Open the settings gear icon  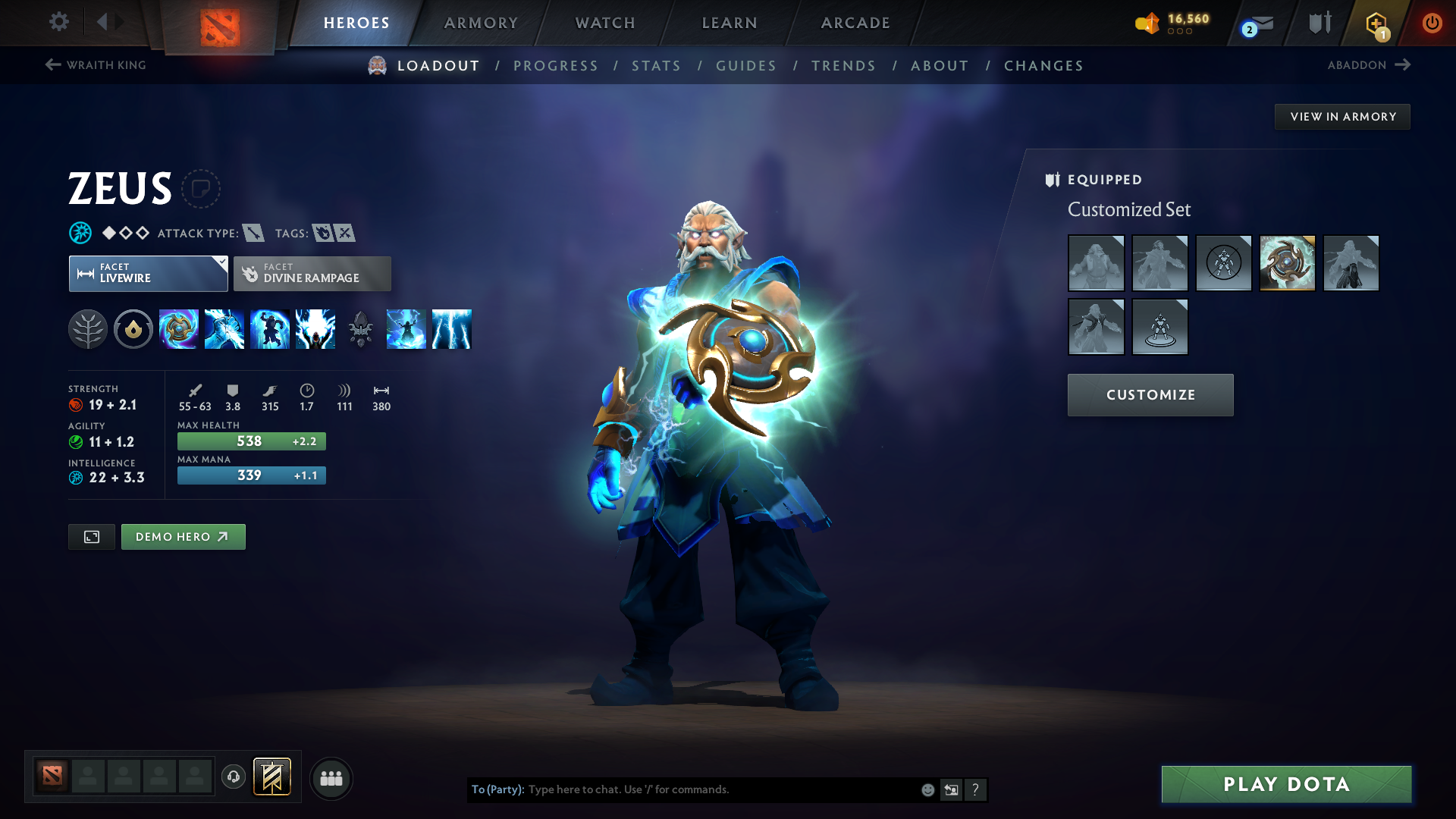click(x=58, y=22)
